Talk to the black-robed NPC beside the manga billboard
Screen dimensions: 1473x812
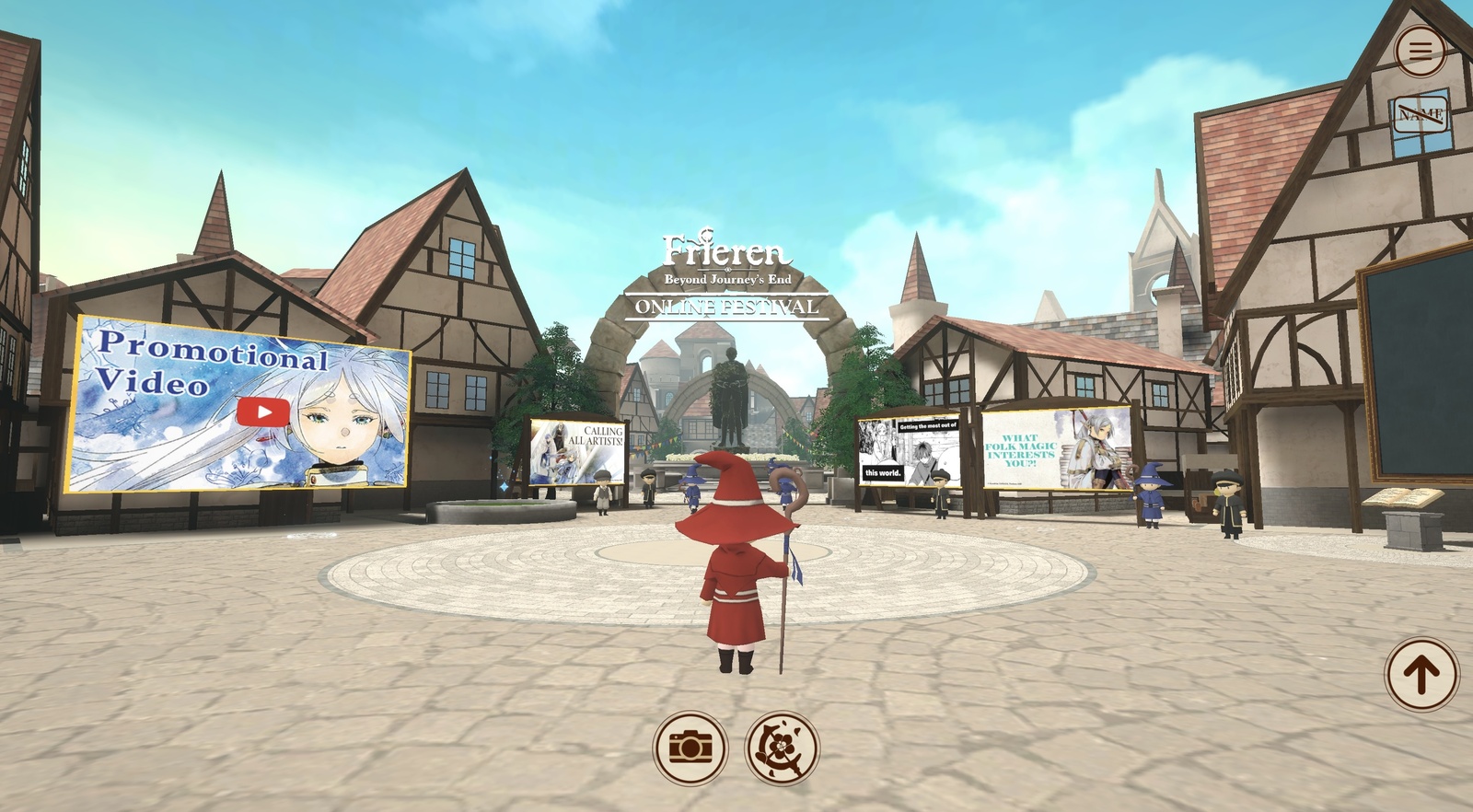coord(941,488)
